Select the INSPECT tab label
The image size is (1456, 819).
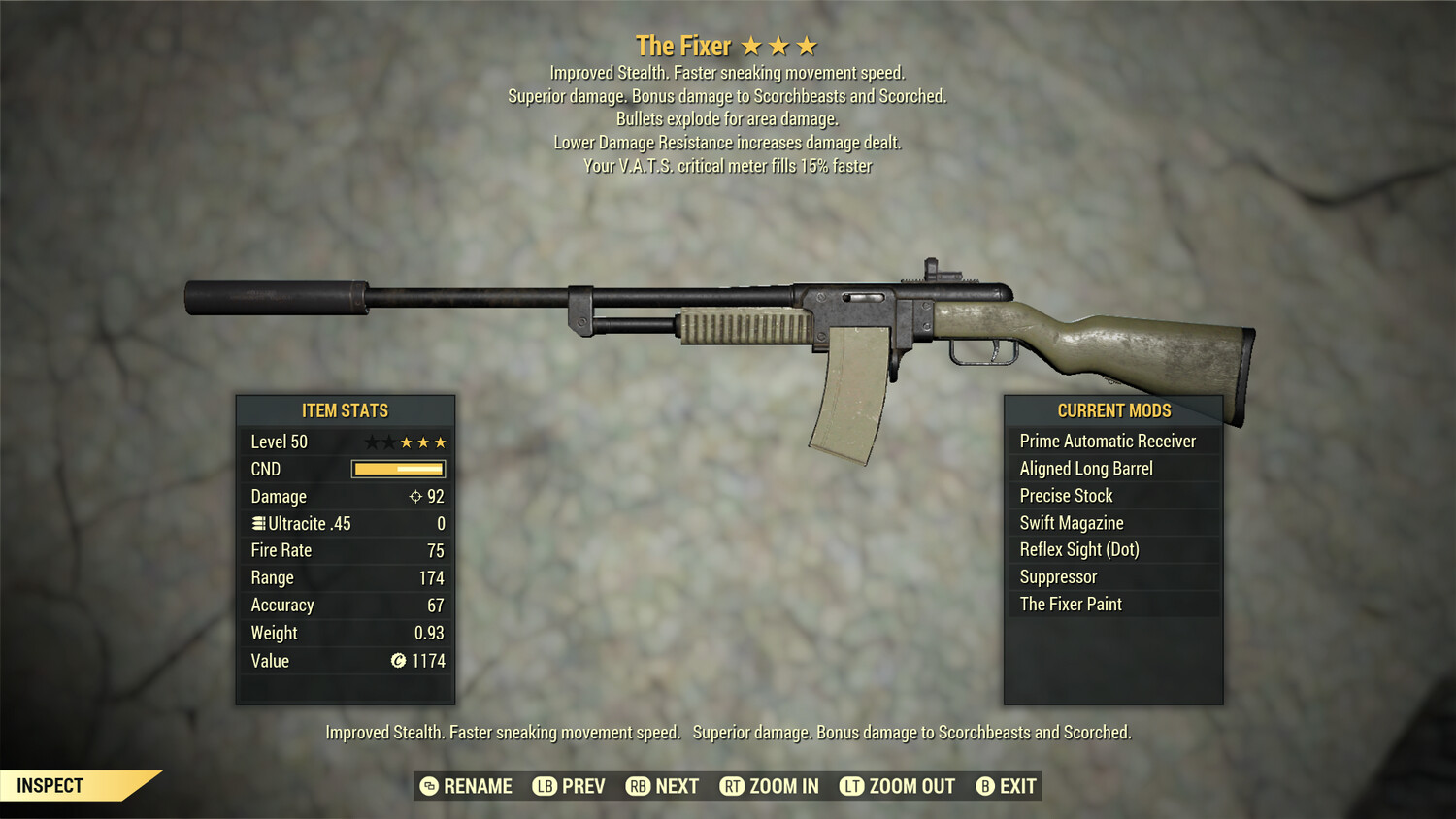(x=50, y=785)
